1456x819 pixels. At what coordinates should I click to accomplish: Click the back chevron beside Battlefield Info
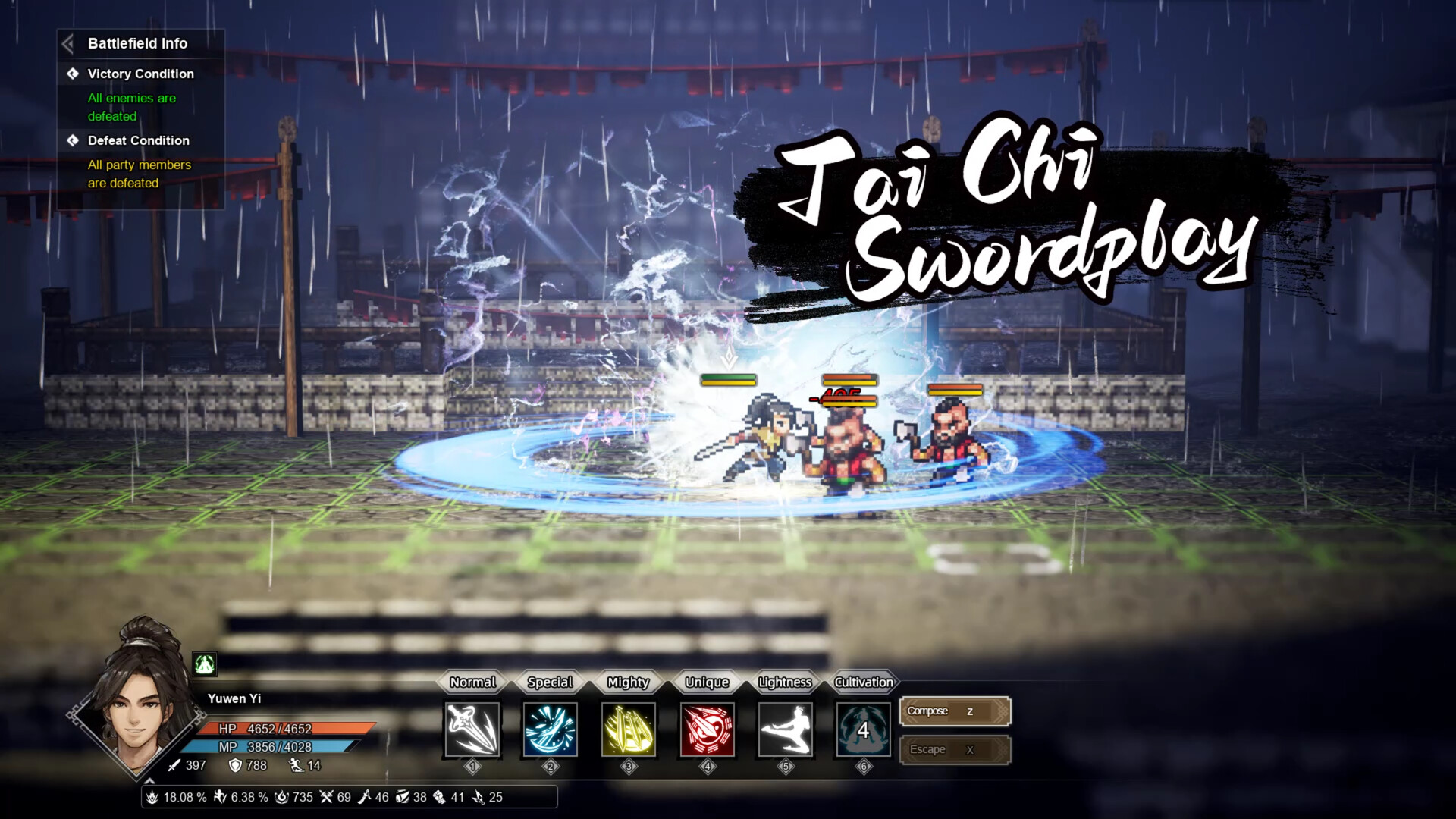67,44
